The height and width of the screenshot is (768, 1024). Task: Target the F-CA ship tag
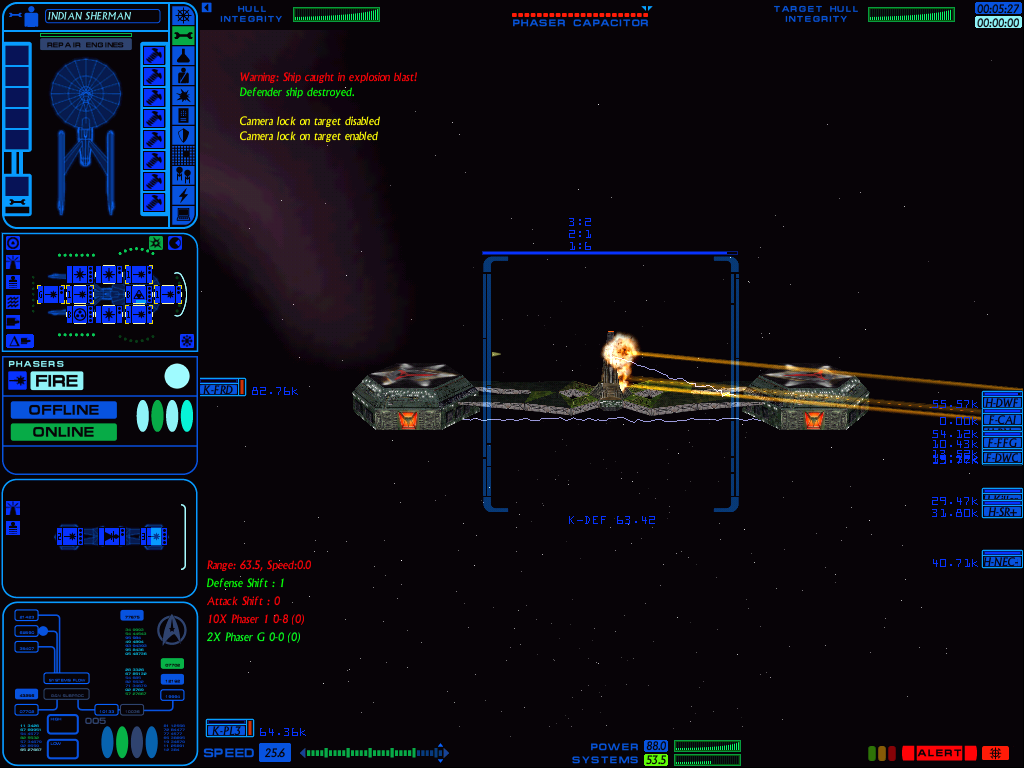pos(1001,420)
